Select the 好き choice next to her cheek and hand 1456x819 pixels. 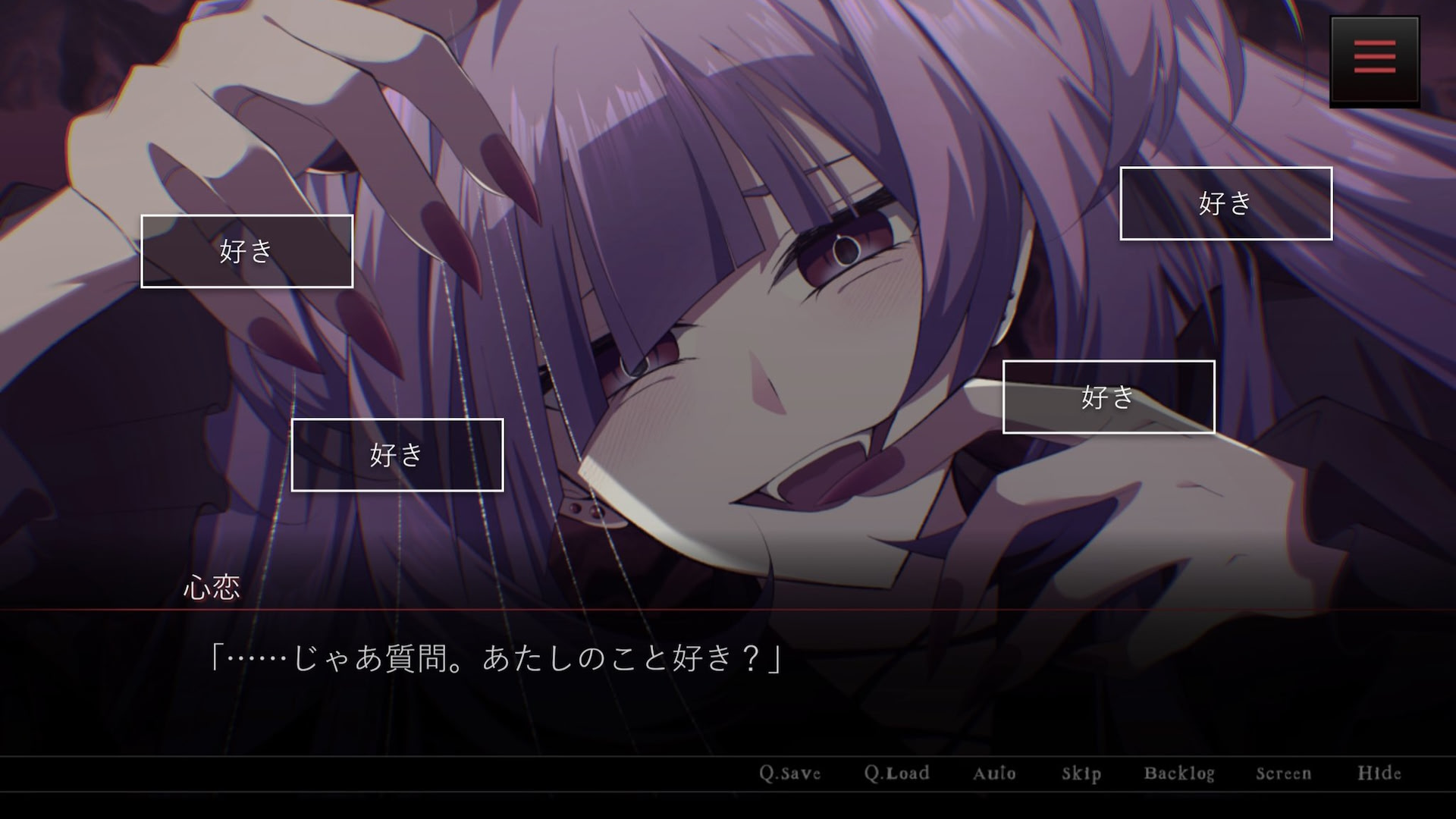pyautogui.click(x=1108, y=397)
